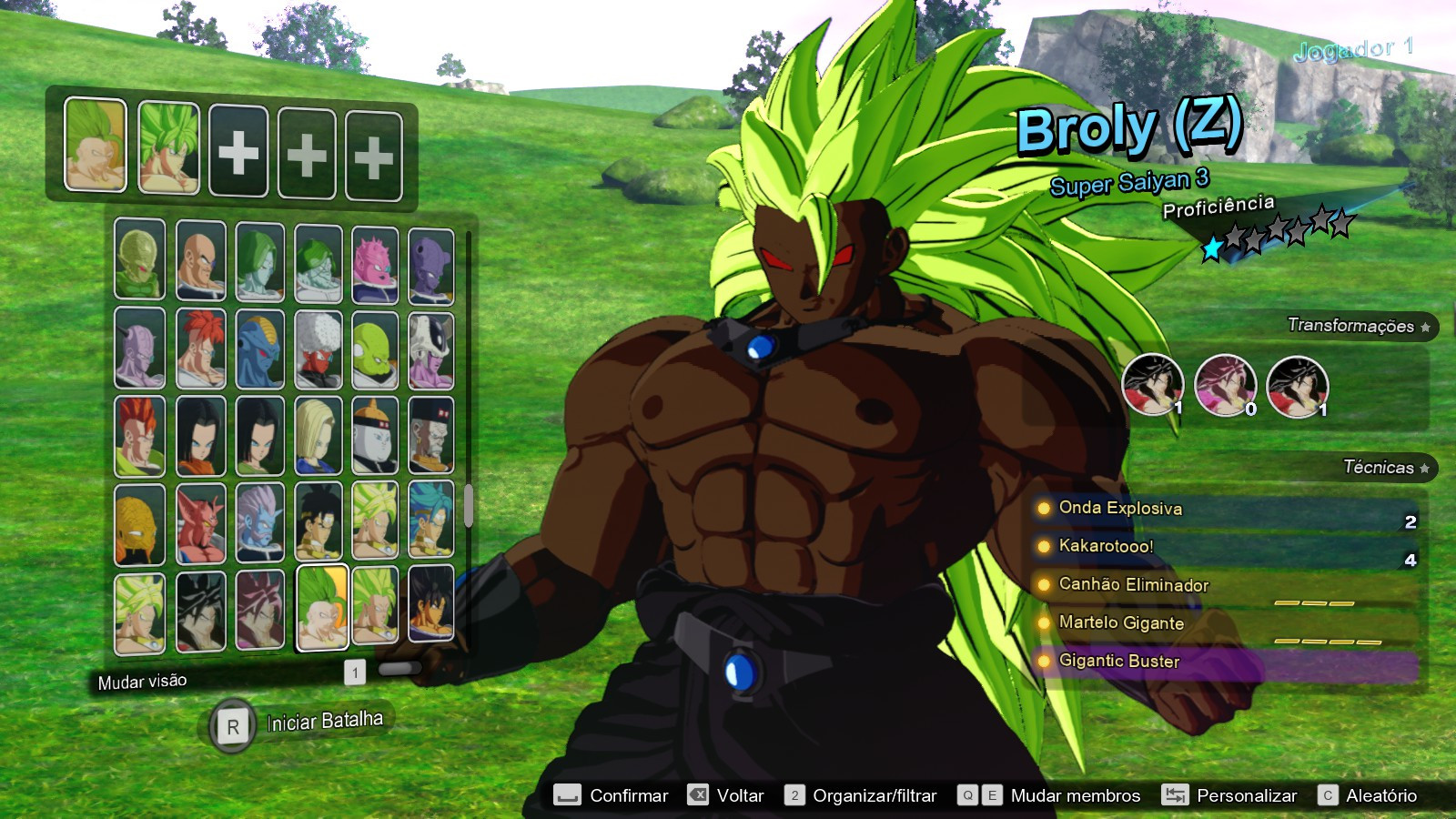
Task: Choose the Android 16 character icon
Action: (x=137, y=434)
